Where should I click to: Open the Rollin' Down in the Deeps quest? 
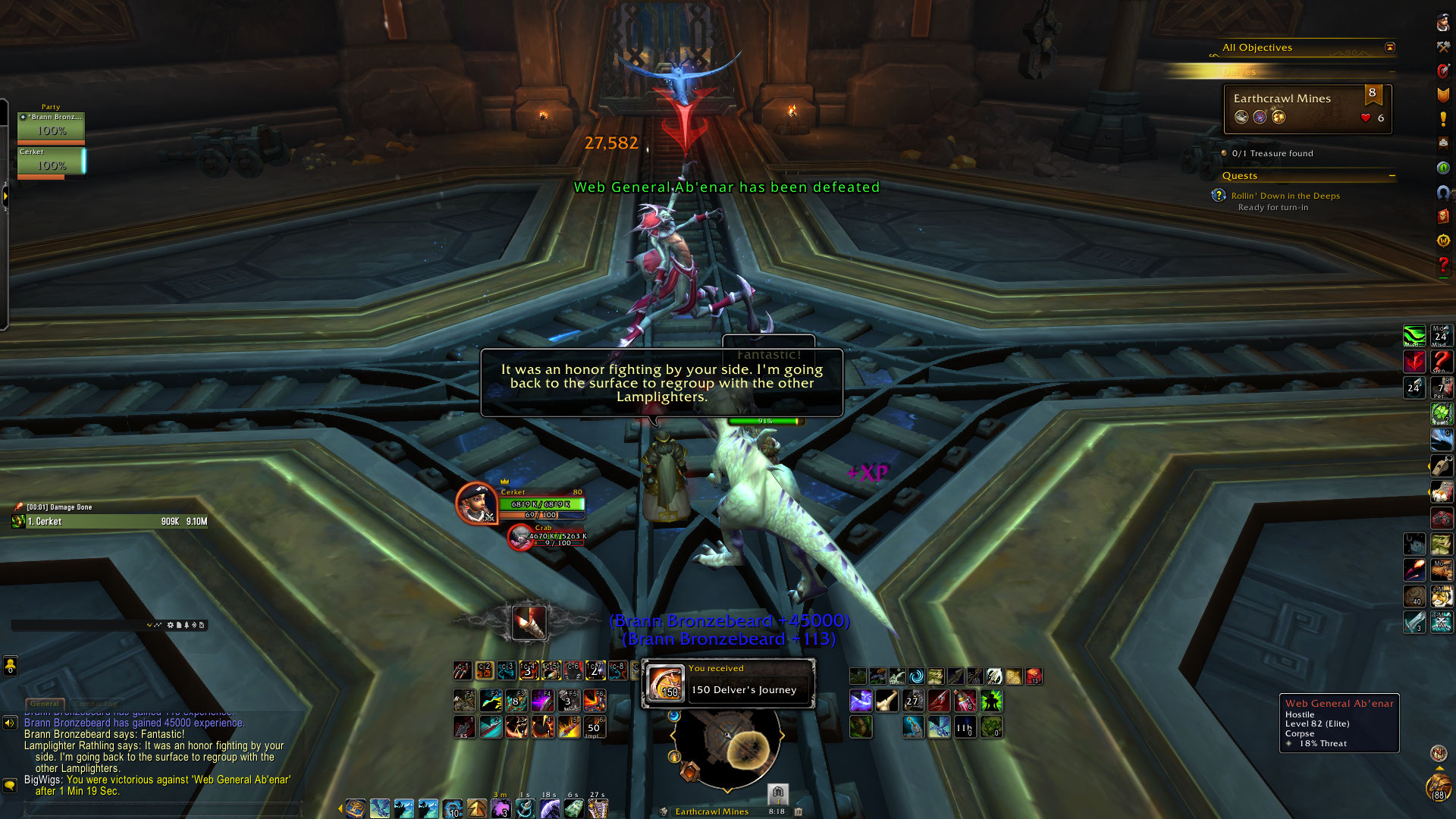(1285, 196)
